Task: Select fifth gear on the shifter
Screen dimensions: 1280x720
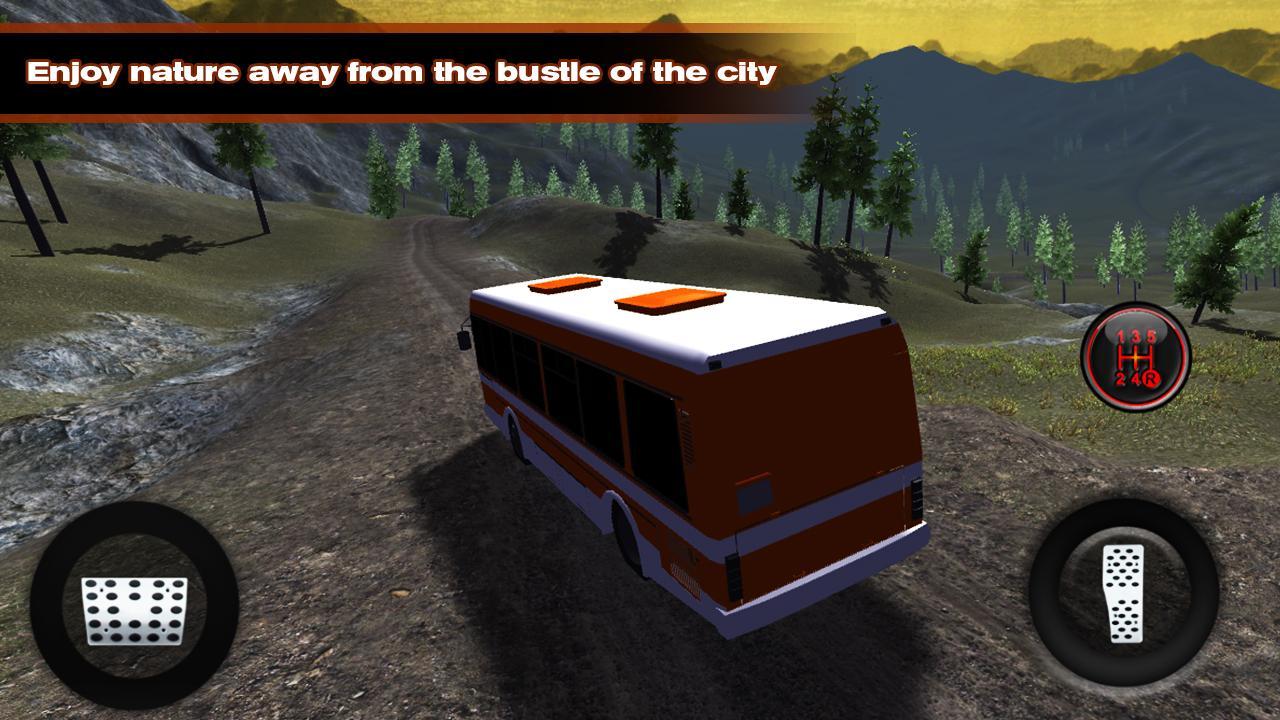Action: pyautogui.click(x=1152, y=335)
